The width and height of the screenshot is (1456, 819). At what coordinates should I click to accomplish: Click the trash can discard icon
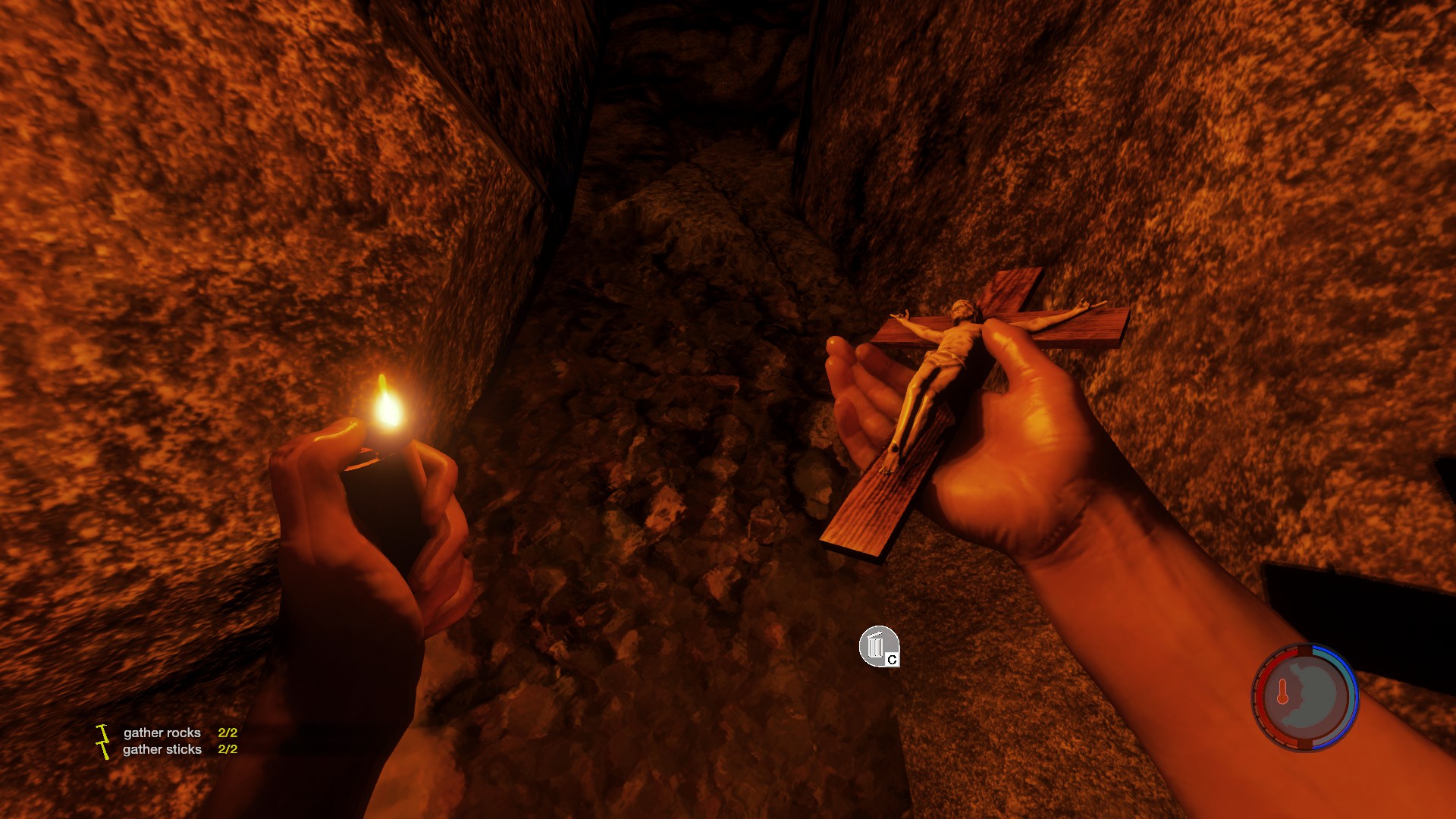pos(878,647)
